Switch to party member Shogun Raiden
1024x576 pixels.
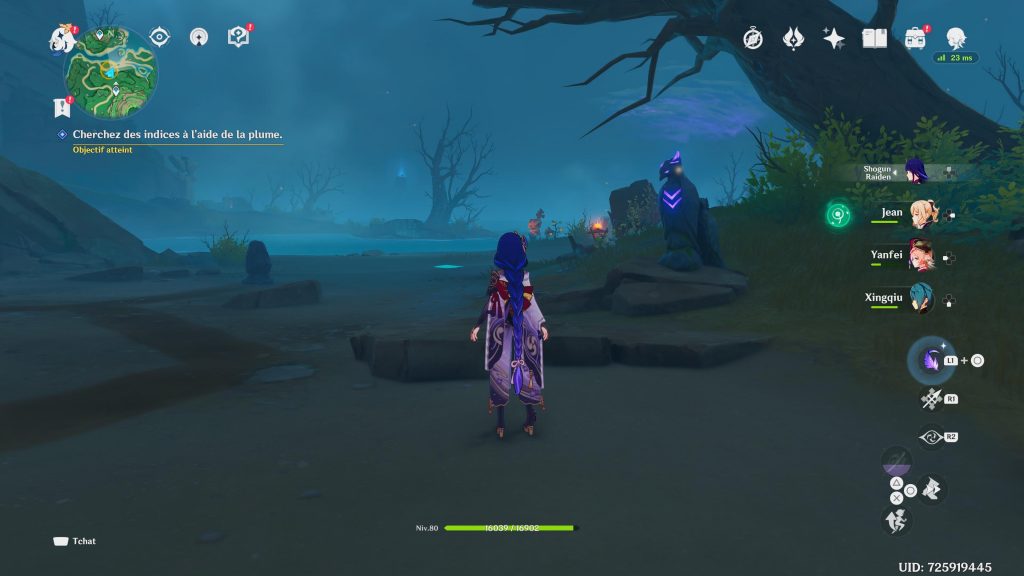(x=913, y=171)
